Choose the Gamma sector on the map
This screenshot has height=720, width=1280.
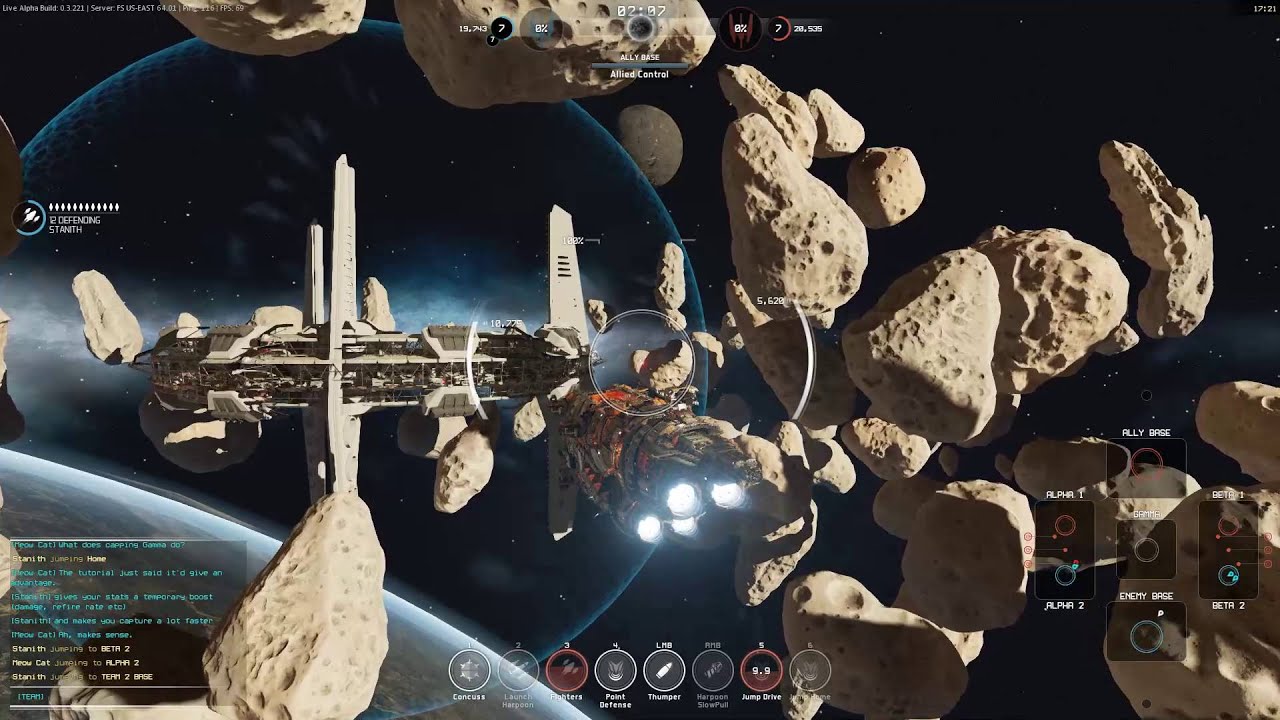point(1147,549)
